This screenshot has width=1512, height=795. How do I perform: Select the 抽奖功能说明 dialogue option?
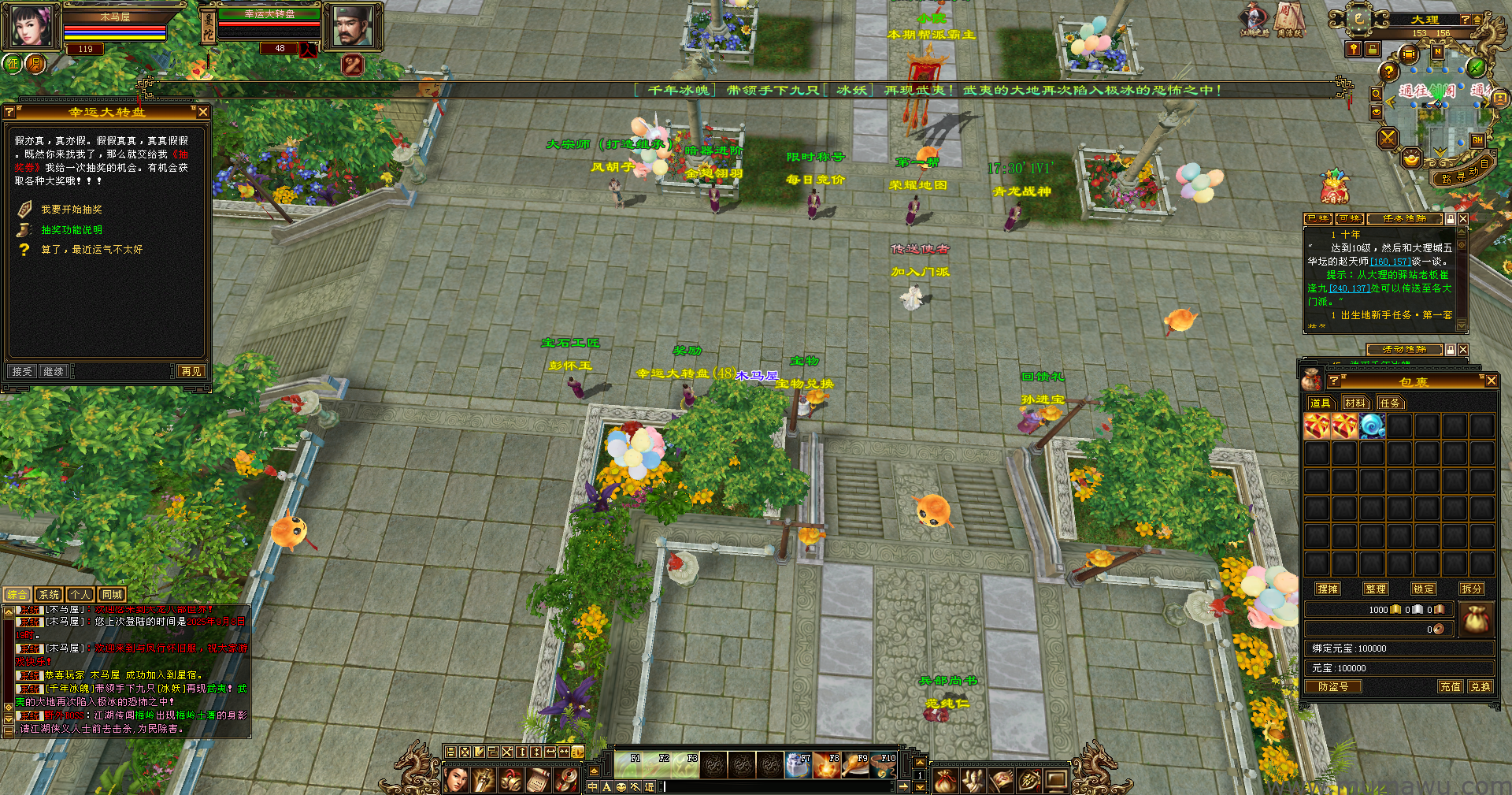72,230
